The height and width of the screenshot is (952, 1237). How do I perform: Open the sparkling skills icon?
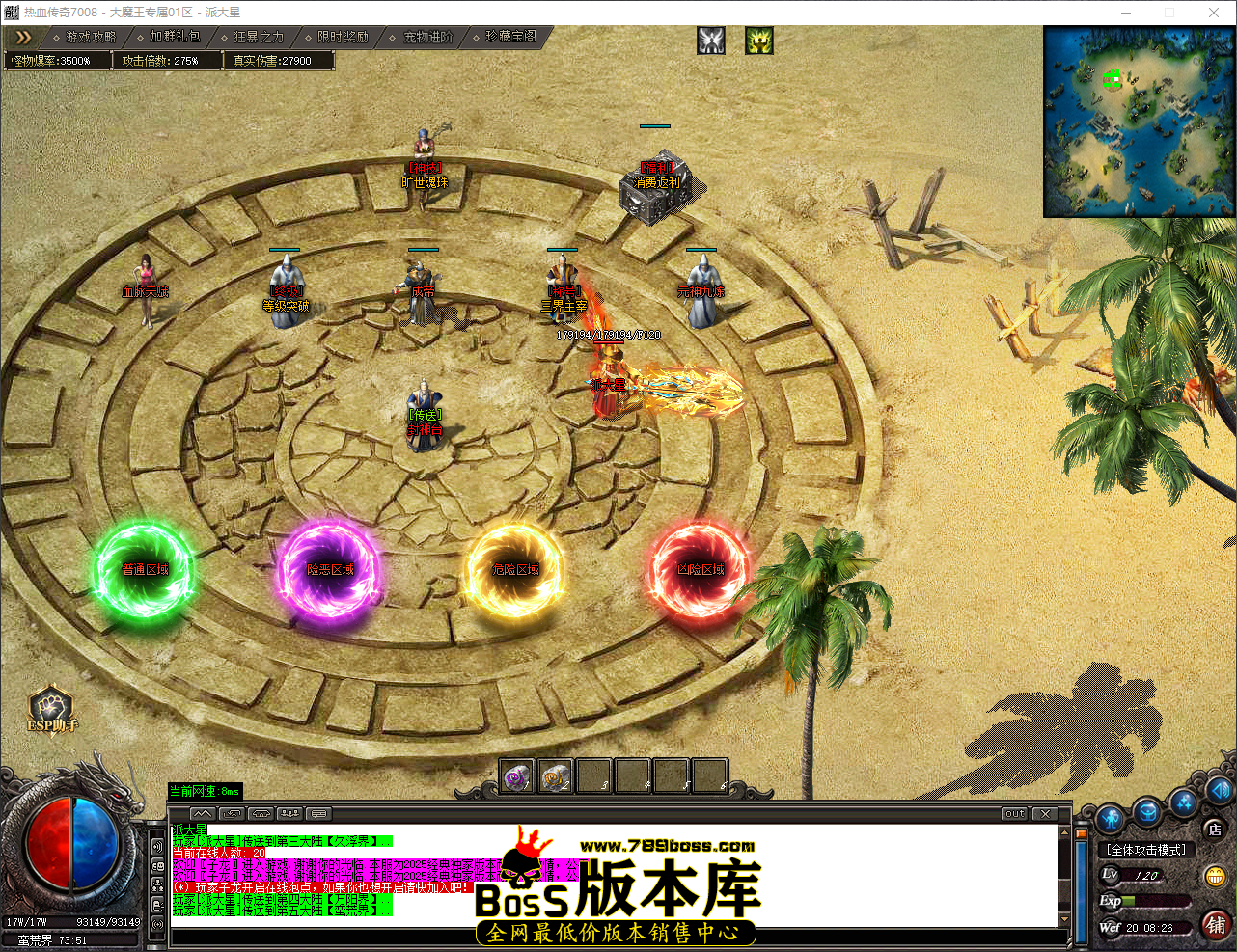1184,806
